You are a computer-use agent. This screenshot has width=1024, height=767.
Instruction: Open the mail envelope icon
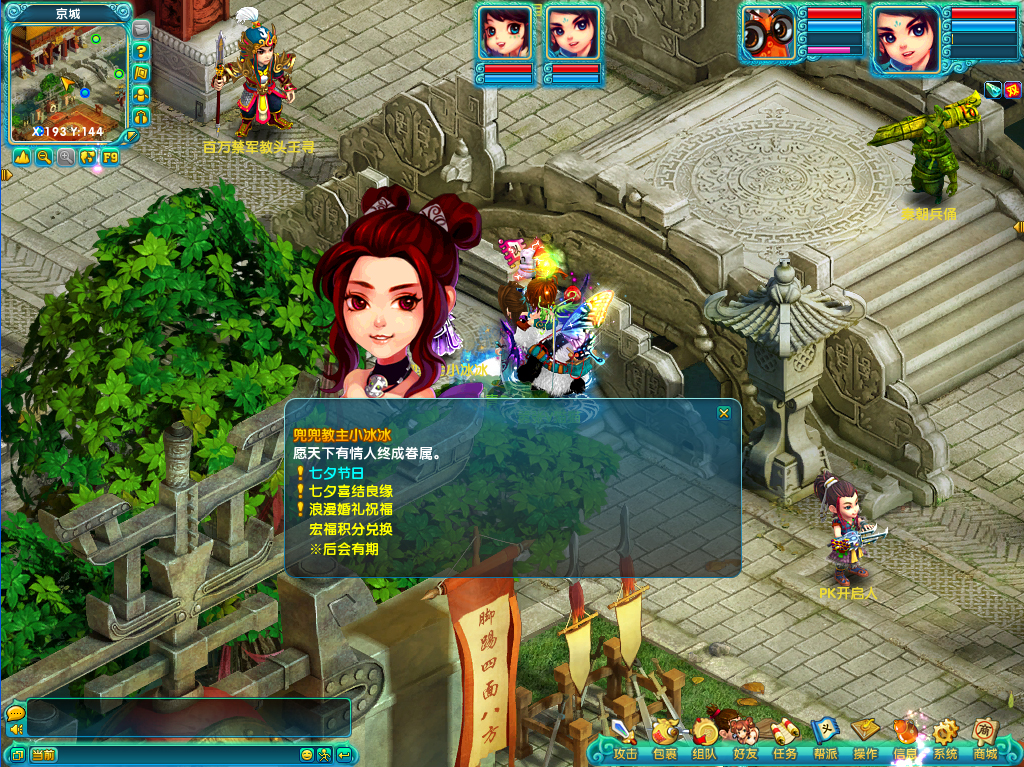click(141, 29)
